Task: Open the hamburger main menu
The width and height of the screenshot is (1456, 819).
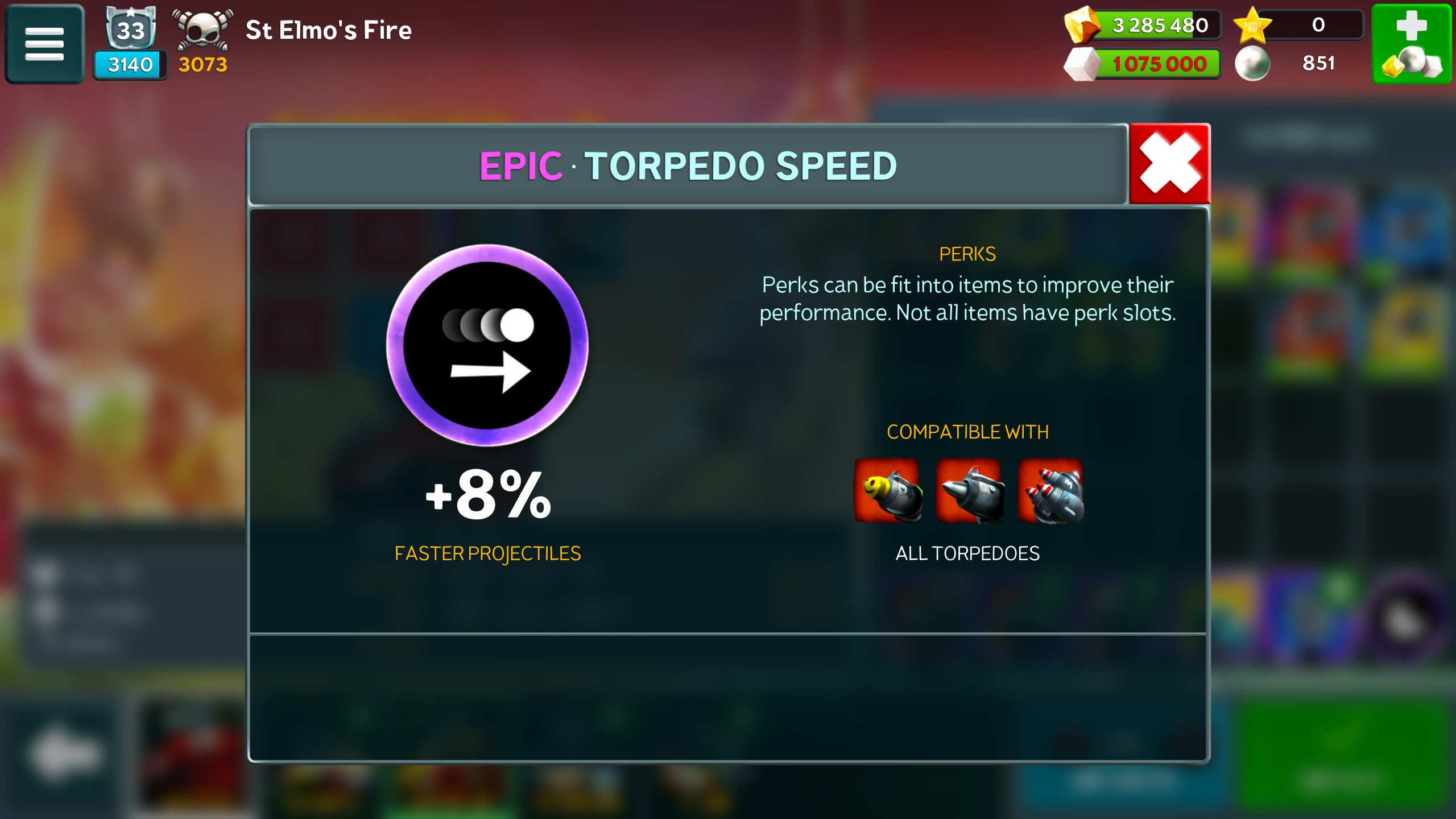Action: pos(44,44)
